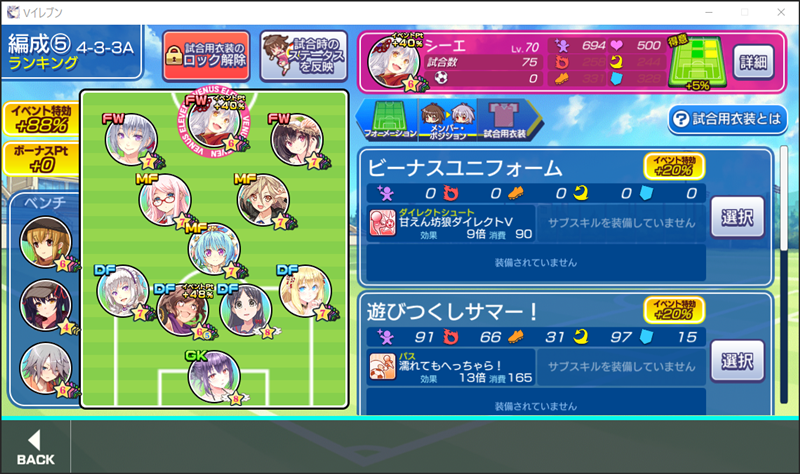Select the goalkeeper on the pitch
Image resolution: width=800 pixels, height=474 pixels.
(x=212, y=376)
